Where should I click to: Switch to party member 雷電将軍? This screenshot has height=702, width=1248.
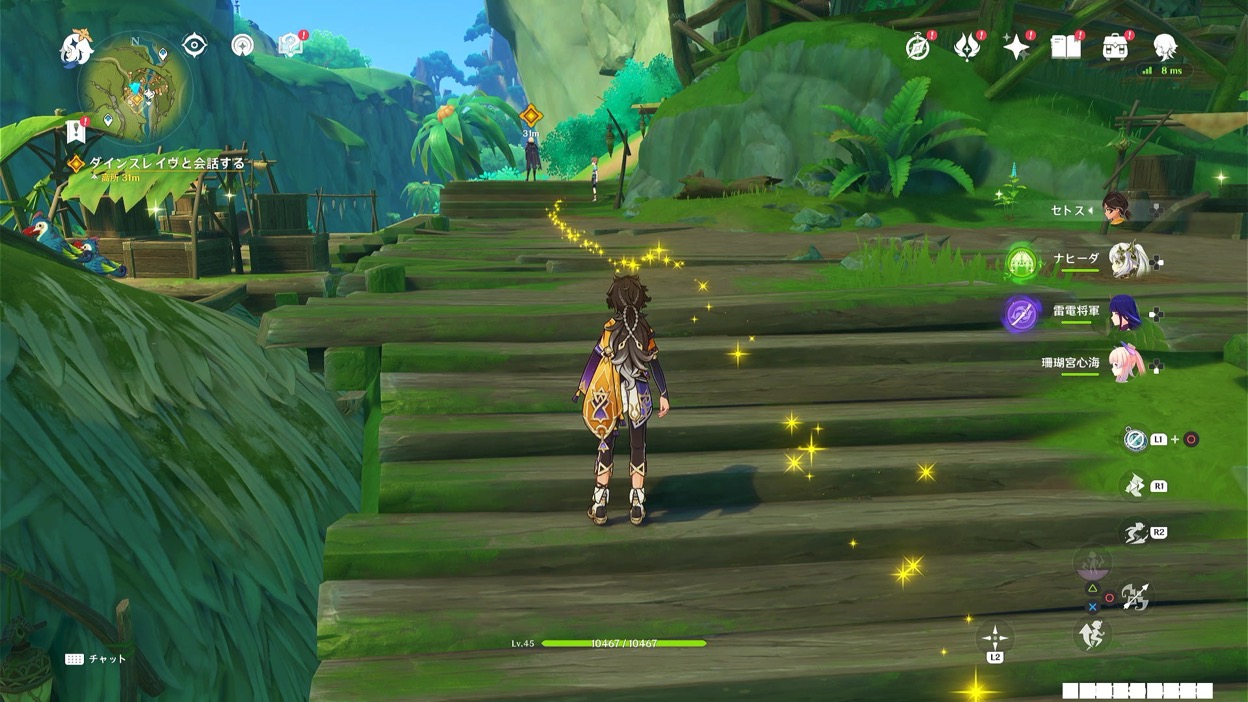(x=1124, y=313)
